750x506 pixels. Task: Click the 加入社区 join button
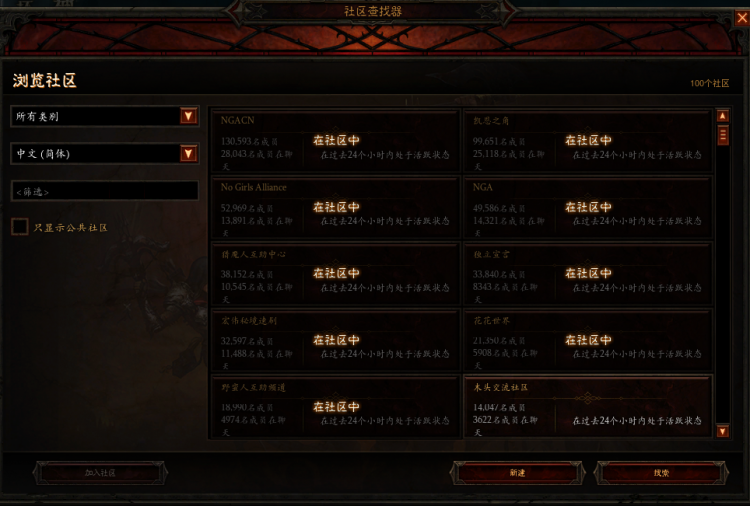(x=100, y=472)
